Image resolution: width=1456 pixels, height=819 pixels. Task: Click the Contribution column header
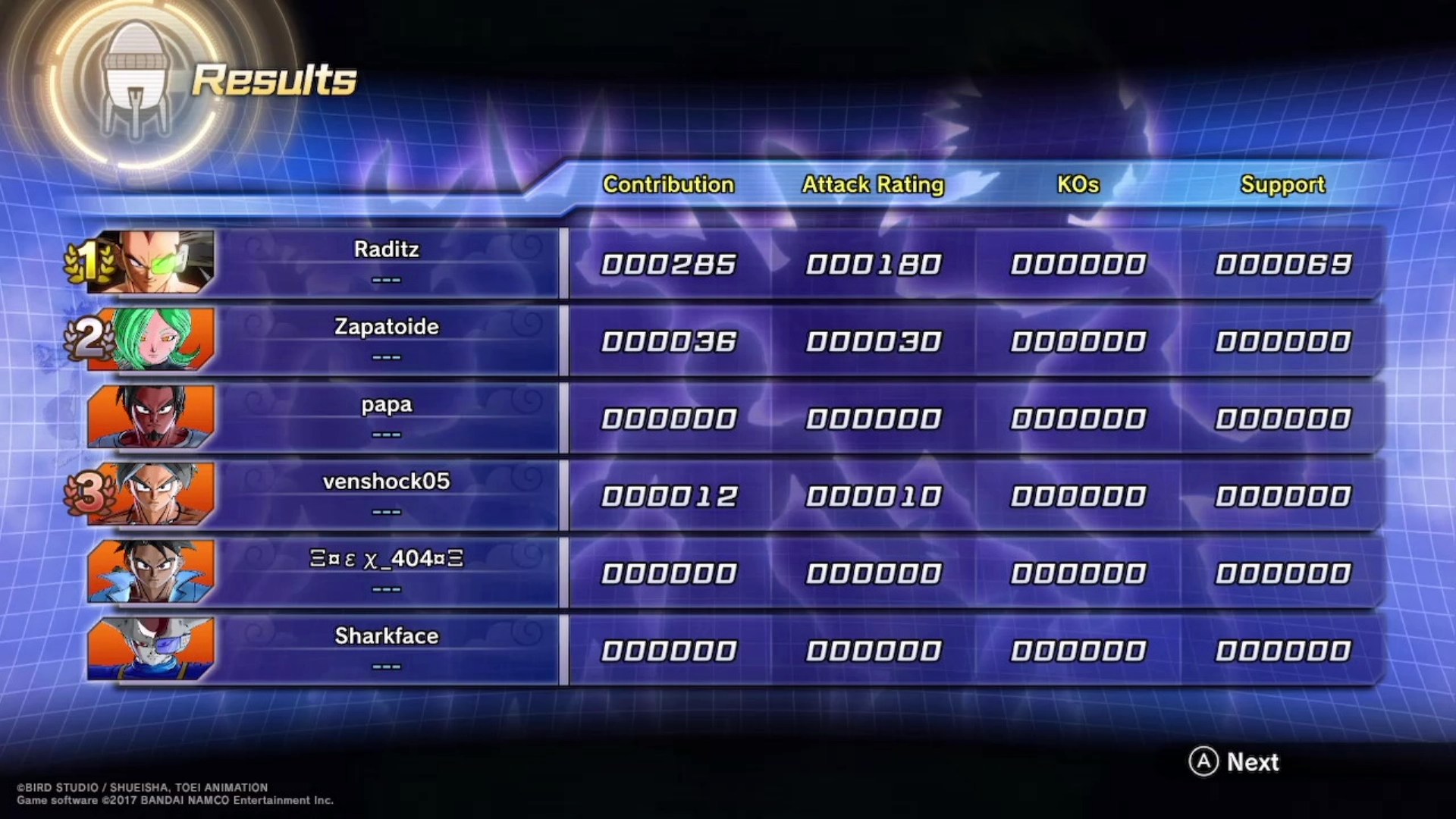pyautogui.click(x=668, y=184)
